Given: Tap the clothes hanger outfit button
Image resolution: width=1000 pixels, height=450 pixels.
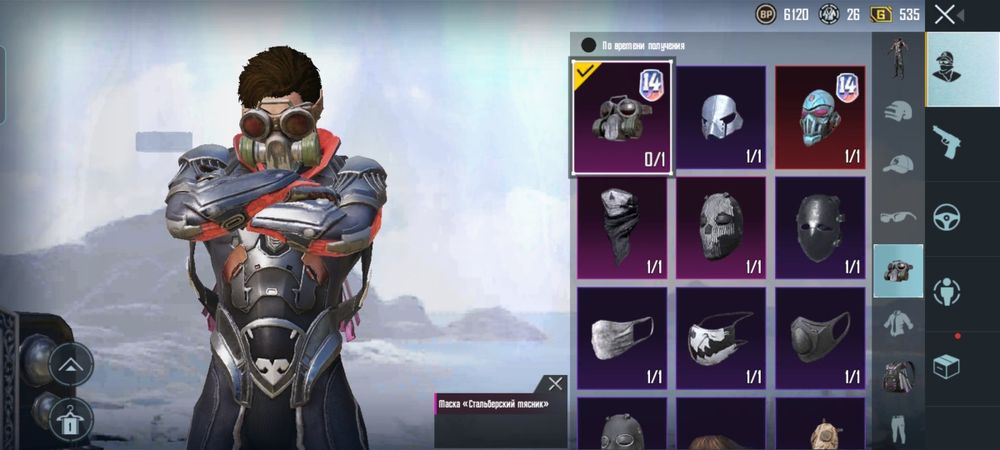Looking at the screenshot, I should pyautogui.click(x=71, y=419).
